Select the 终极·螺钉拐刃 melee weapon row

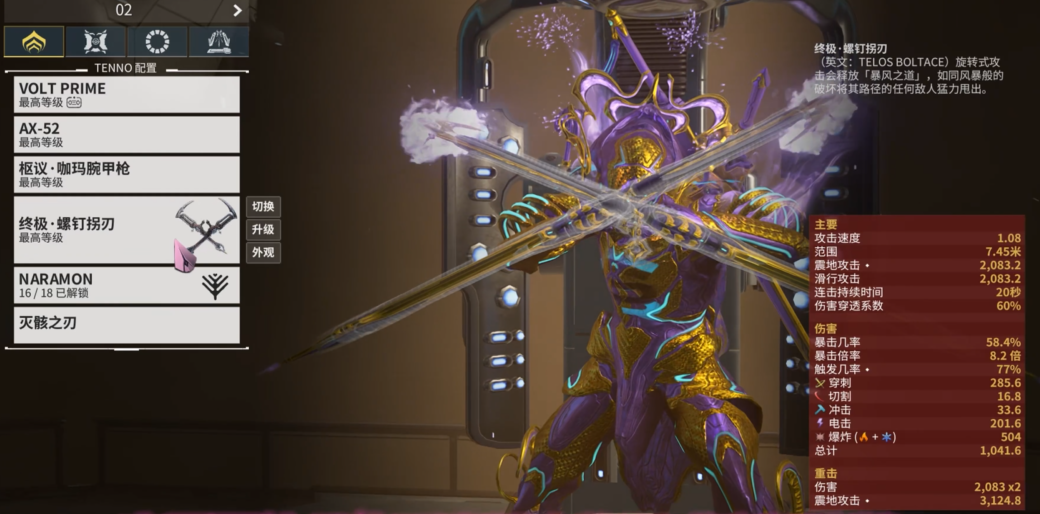[127, 230]
